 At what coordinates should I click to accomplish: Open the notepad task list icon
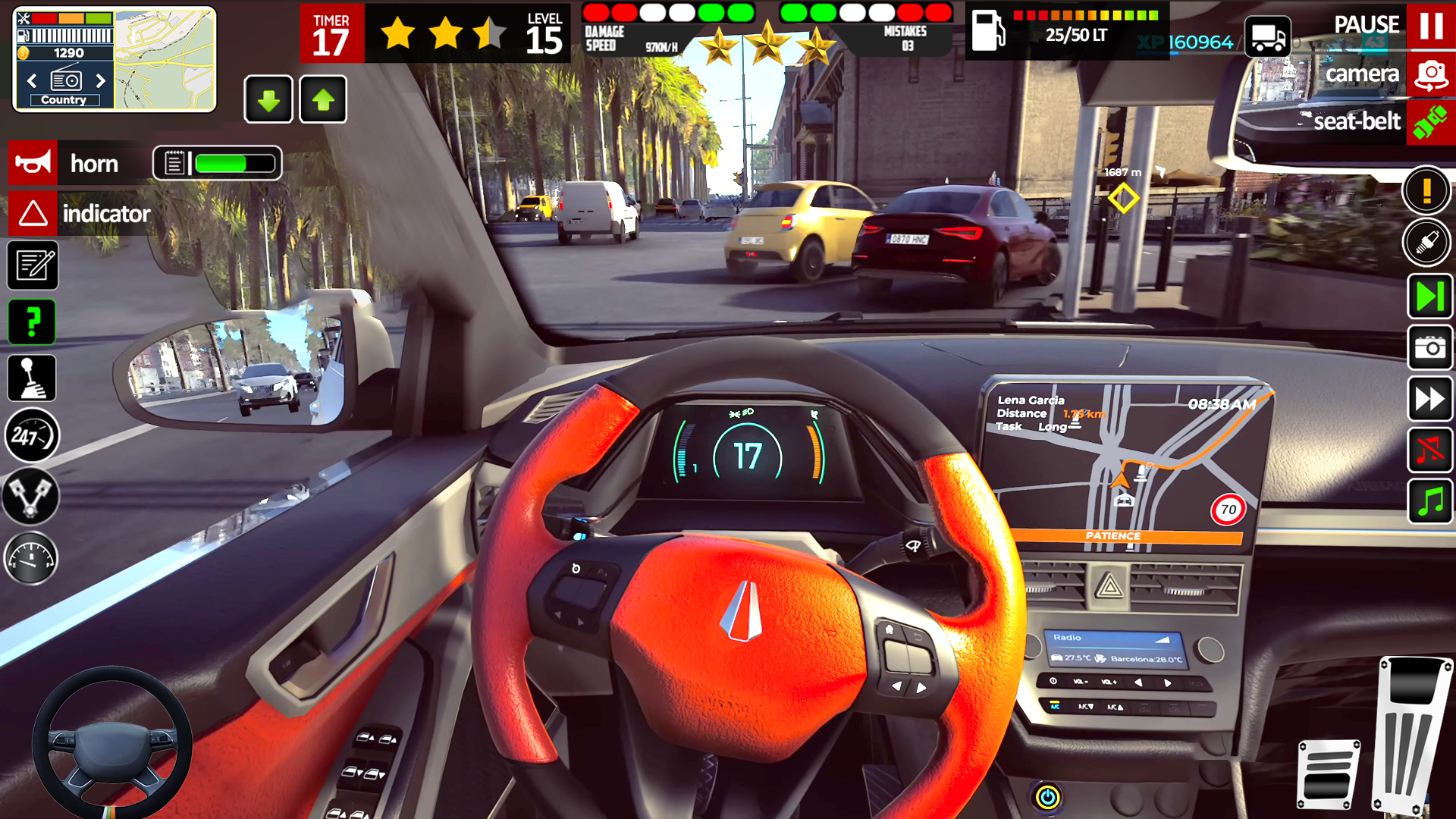[33, 265]
